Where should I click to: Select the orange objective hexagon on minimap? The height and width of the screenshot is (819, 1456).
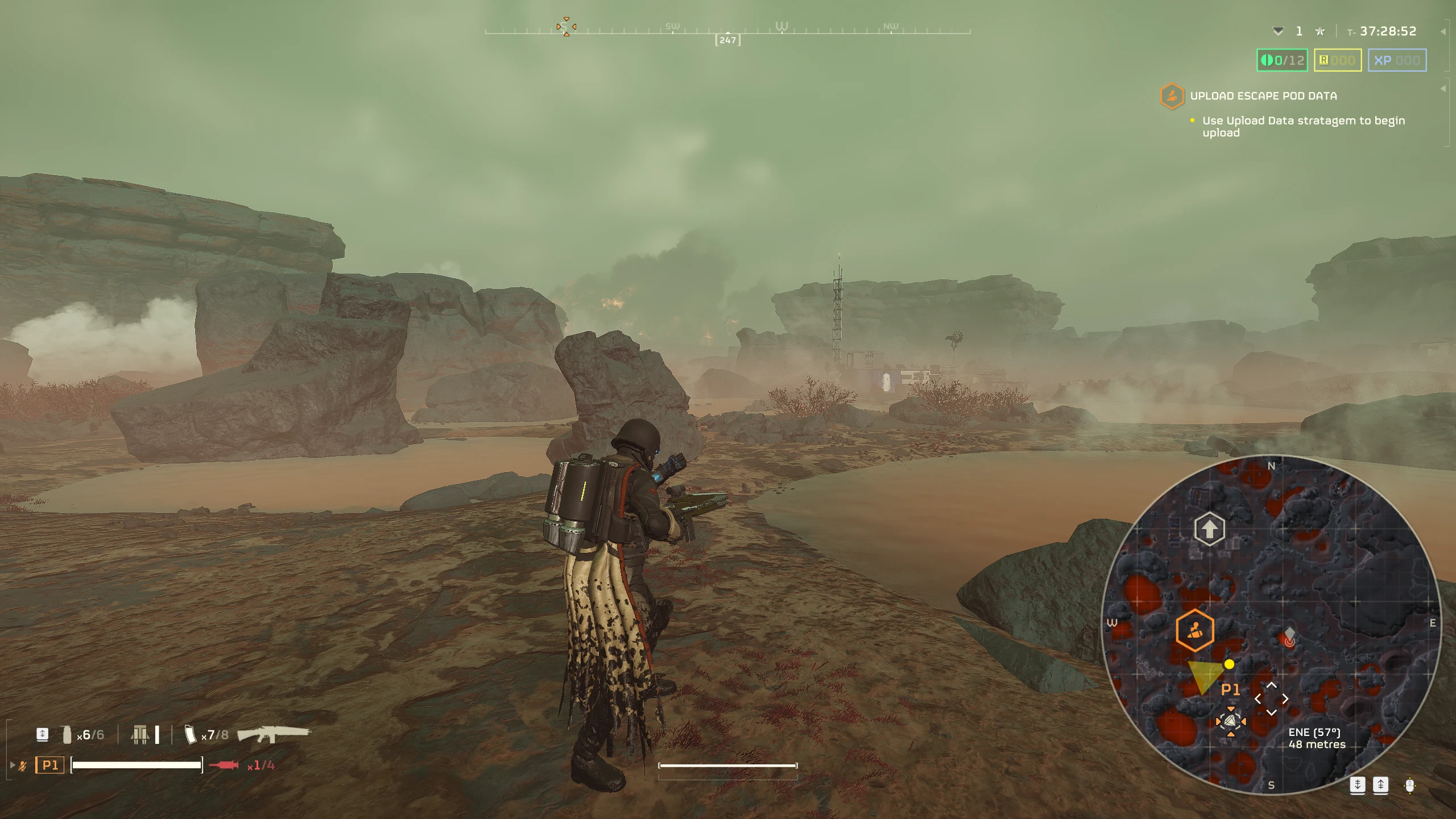click(x=1194, y=630)
